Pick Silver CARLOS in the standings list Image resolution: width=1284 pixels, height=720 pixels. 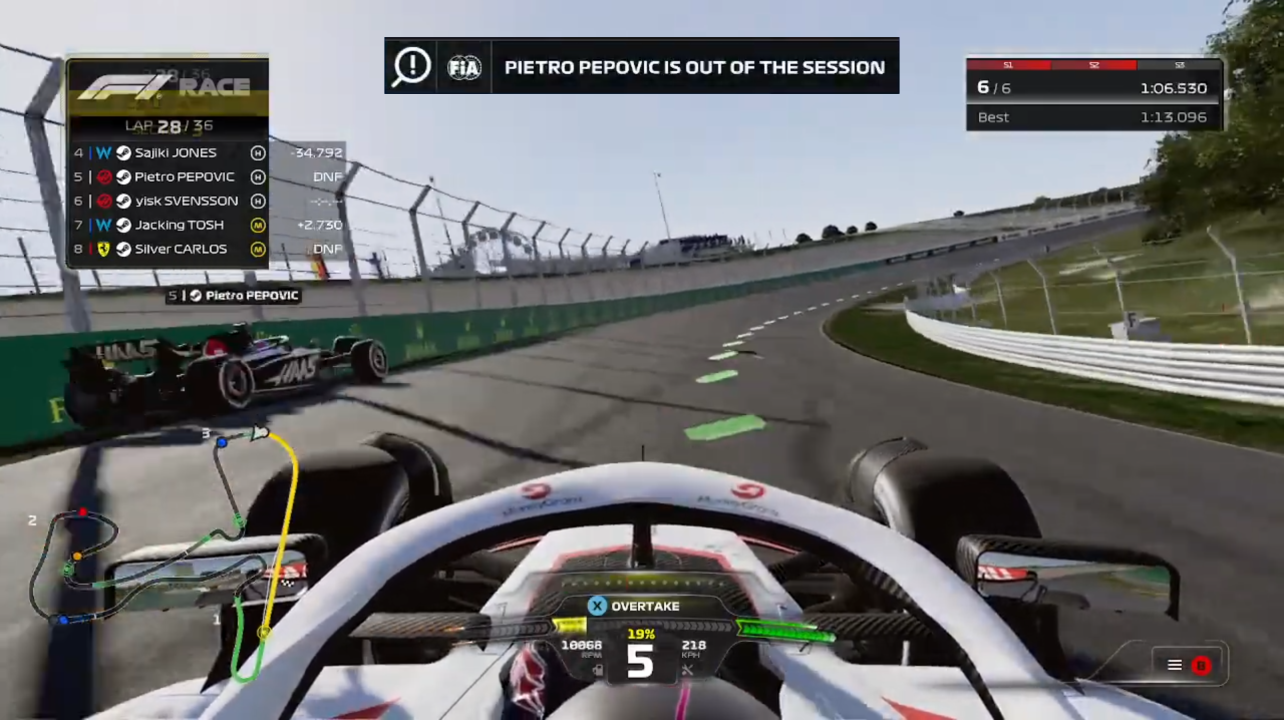181,249
